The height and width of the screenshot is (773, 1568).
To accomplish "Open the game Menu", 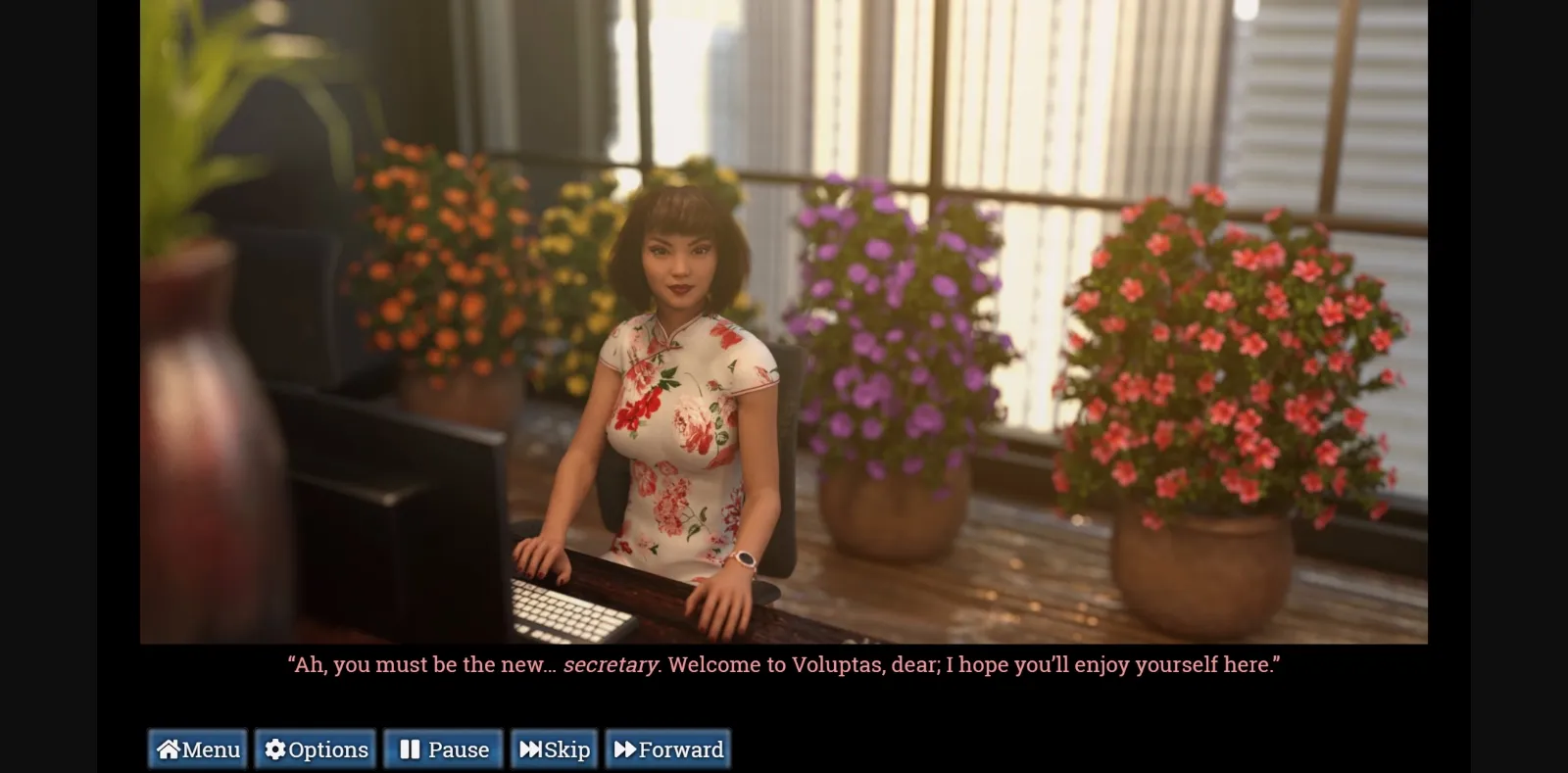I will (x=196, y=749).
